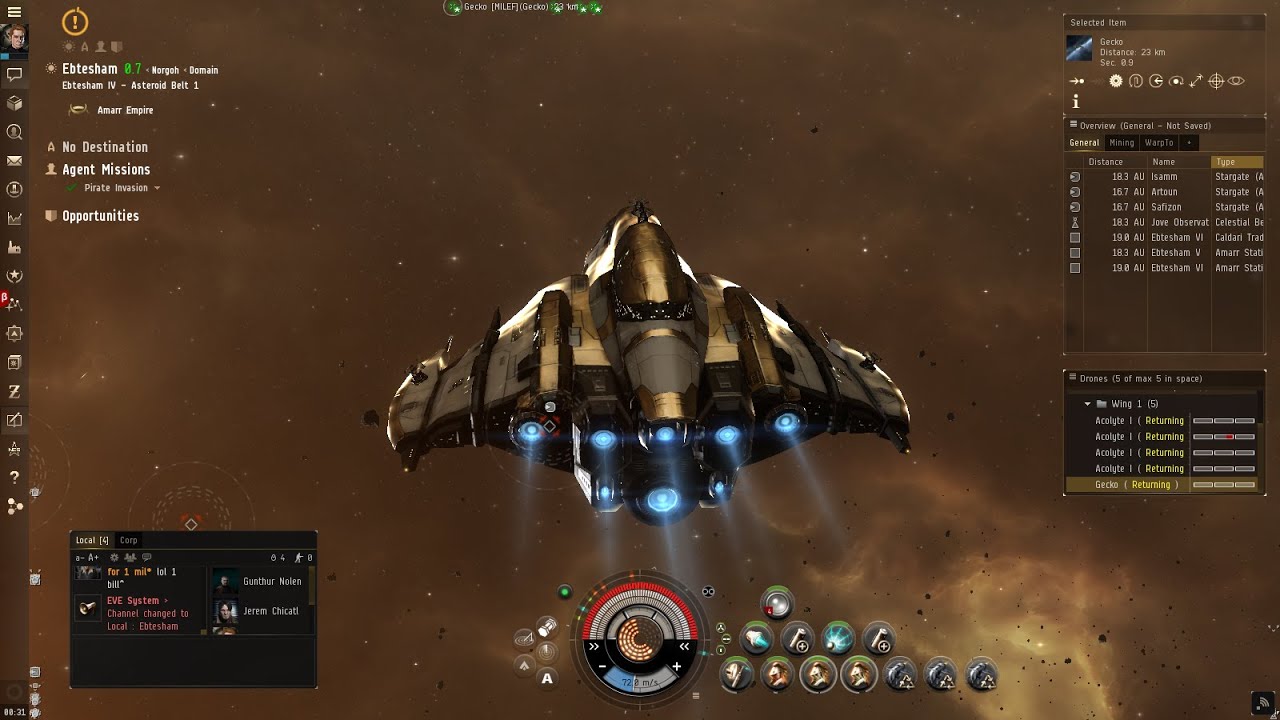1280x720 pixels.
Task: Switch to the Mining overview tab
Action: coord(1122,143)
